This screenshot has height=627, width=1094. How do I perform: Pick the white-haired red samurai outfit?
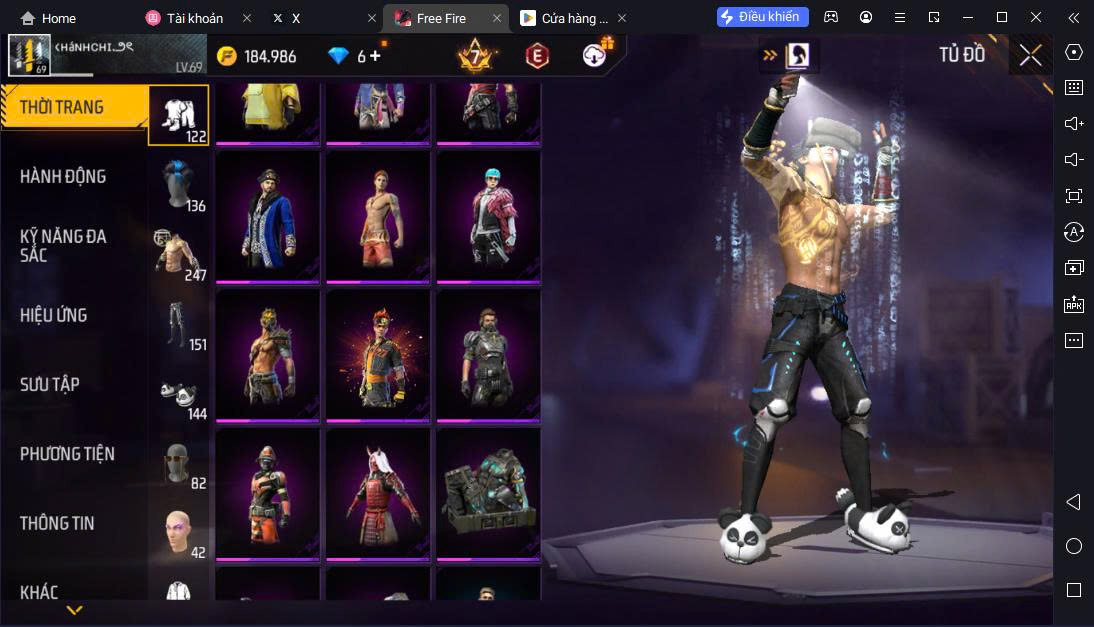[x=377, y=493]
